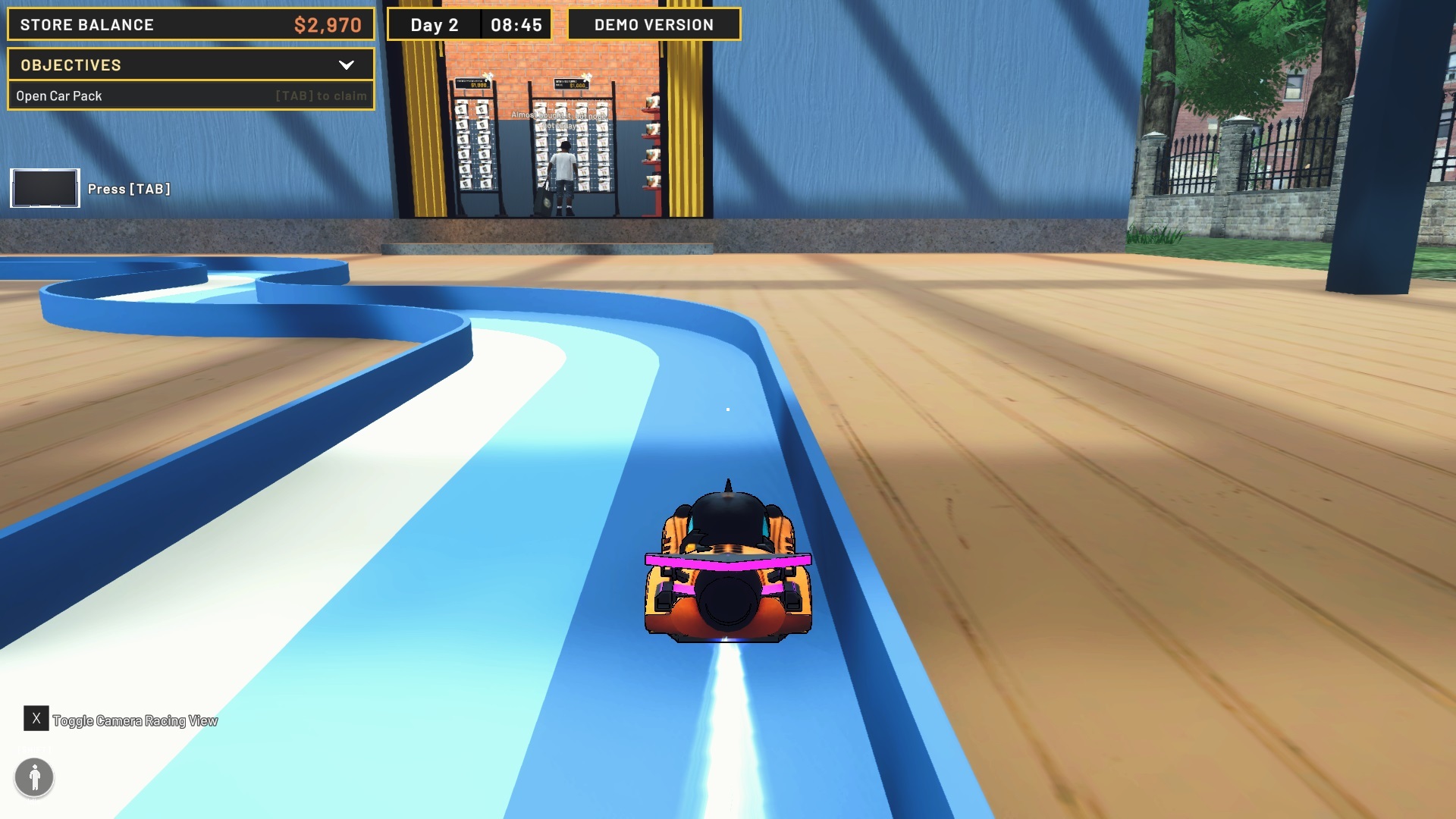The image size is (1456, 819).
Task: Click the left $1,000 price sign above the rack
Action: 471,84
